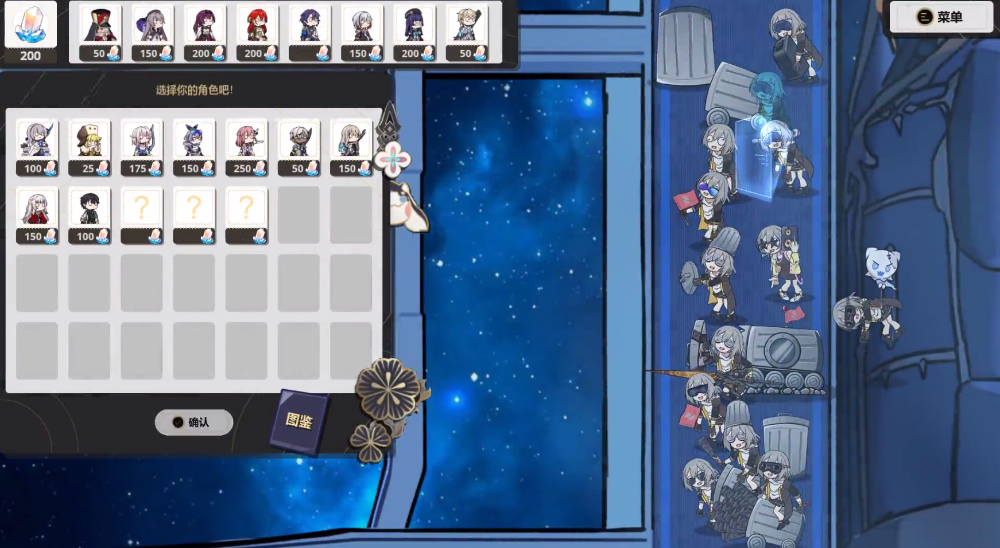Choose the 175-cost white-haired character card

click(x=142, y=146)
